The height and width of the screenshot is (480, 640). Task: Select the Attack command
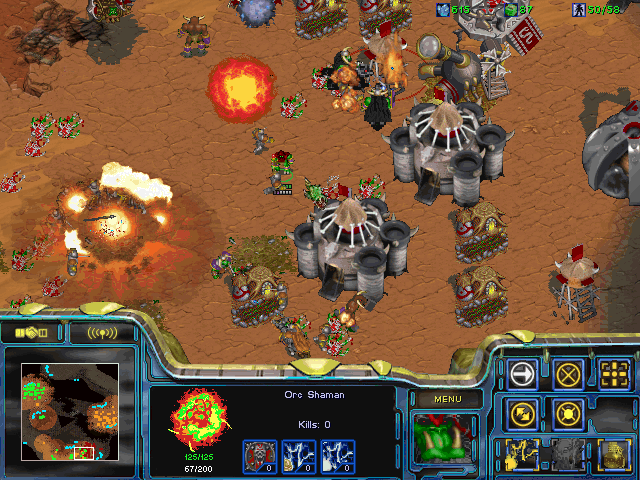pyautogui.click(x=614, y=374)
